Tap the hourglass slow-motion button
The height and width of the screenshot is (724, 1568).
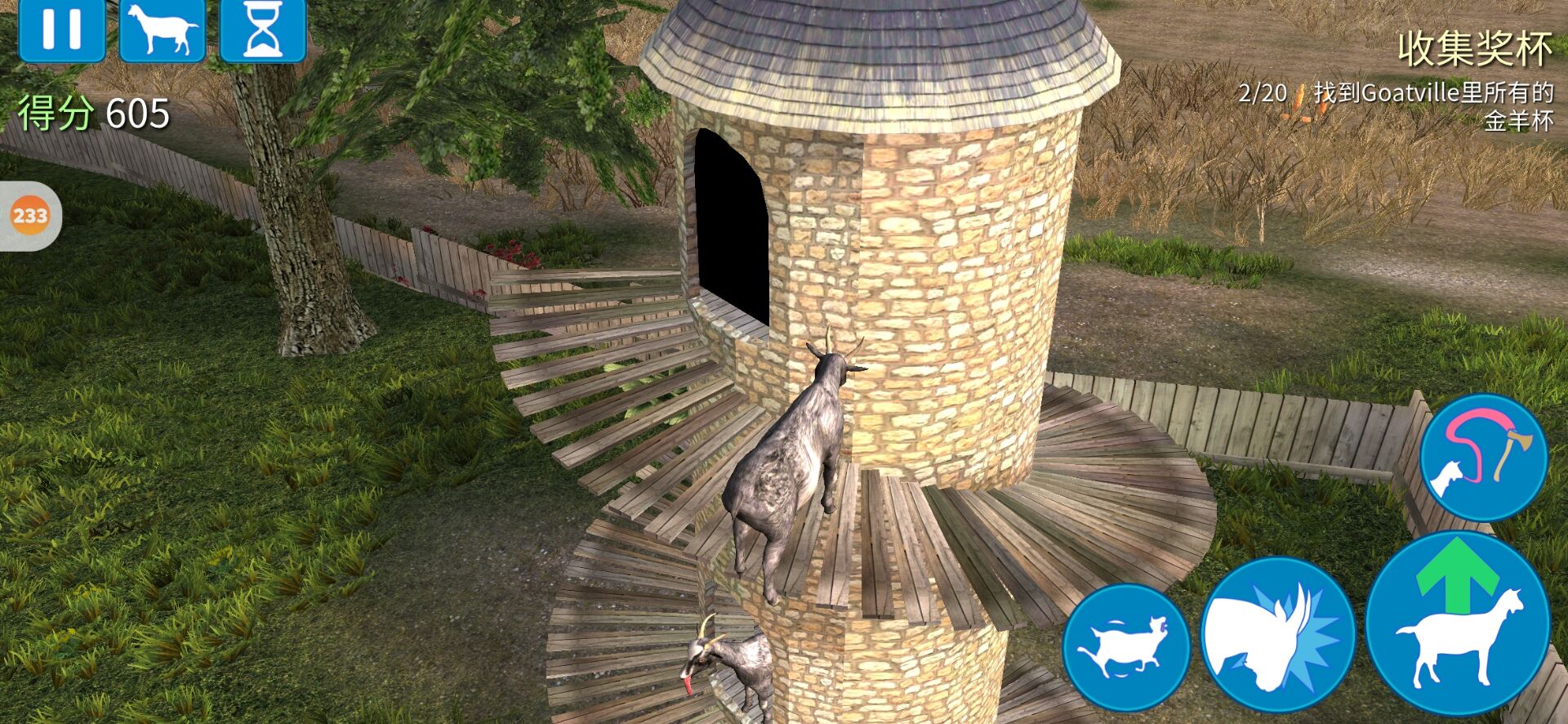[x=263, y=29]
